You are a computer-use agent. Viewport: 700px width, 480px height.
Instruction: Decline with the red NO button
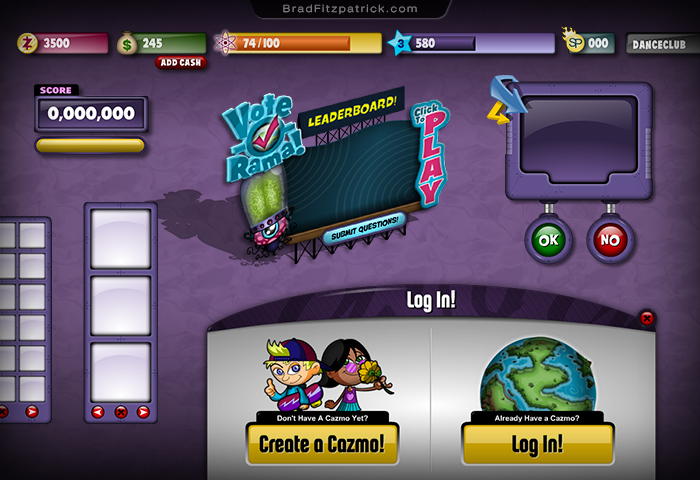click(609, 240)
